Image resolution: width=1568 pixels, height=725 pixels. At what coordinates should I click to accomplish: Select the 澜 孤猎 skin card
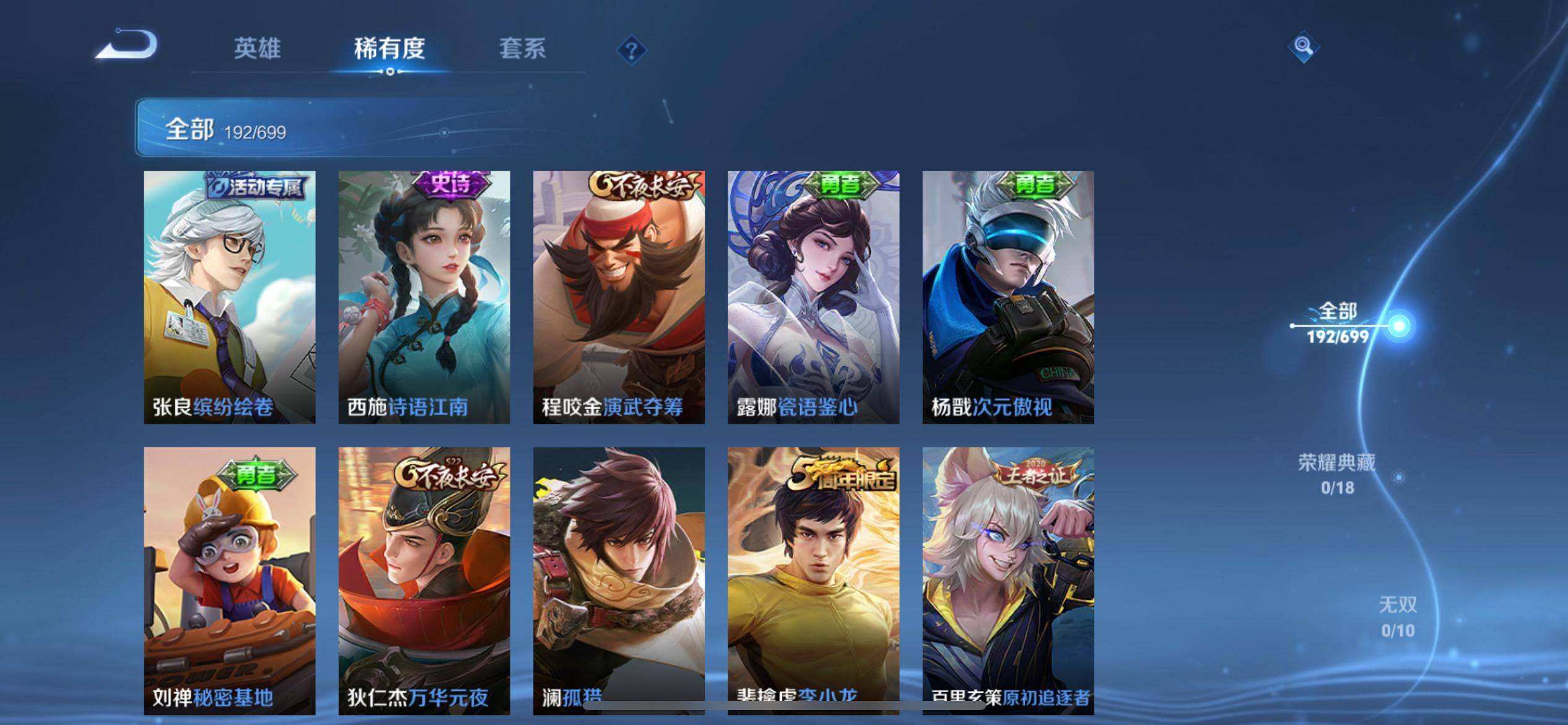[x=619, y=580]
